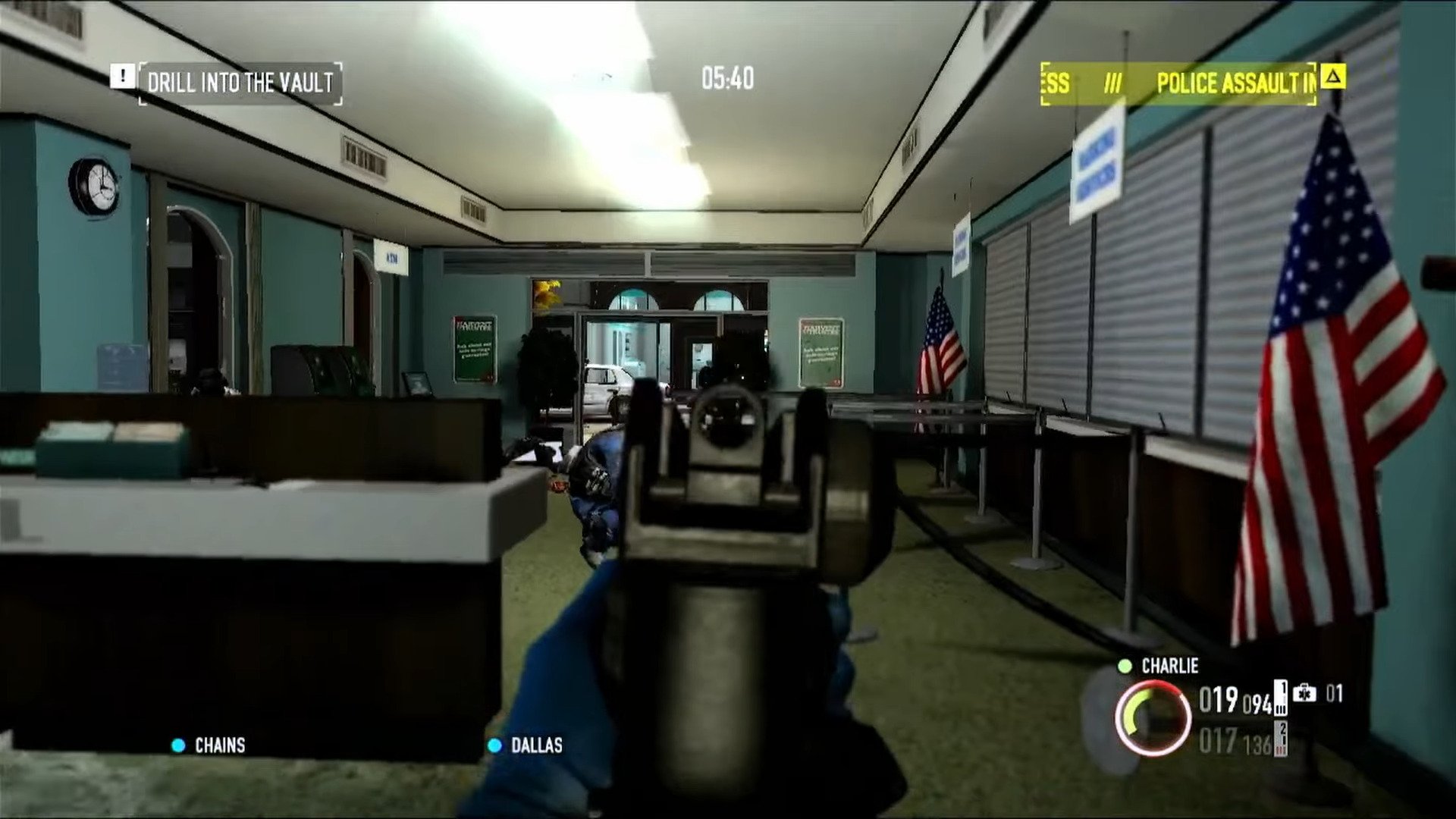Click the DRILL INTO THE VAULT objective banner

(239, 79)
